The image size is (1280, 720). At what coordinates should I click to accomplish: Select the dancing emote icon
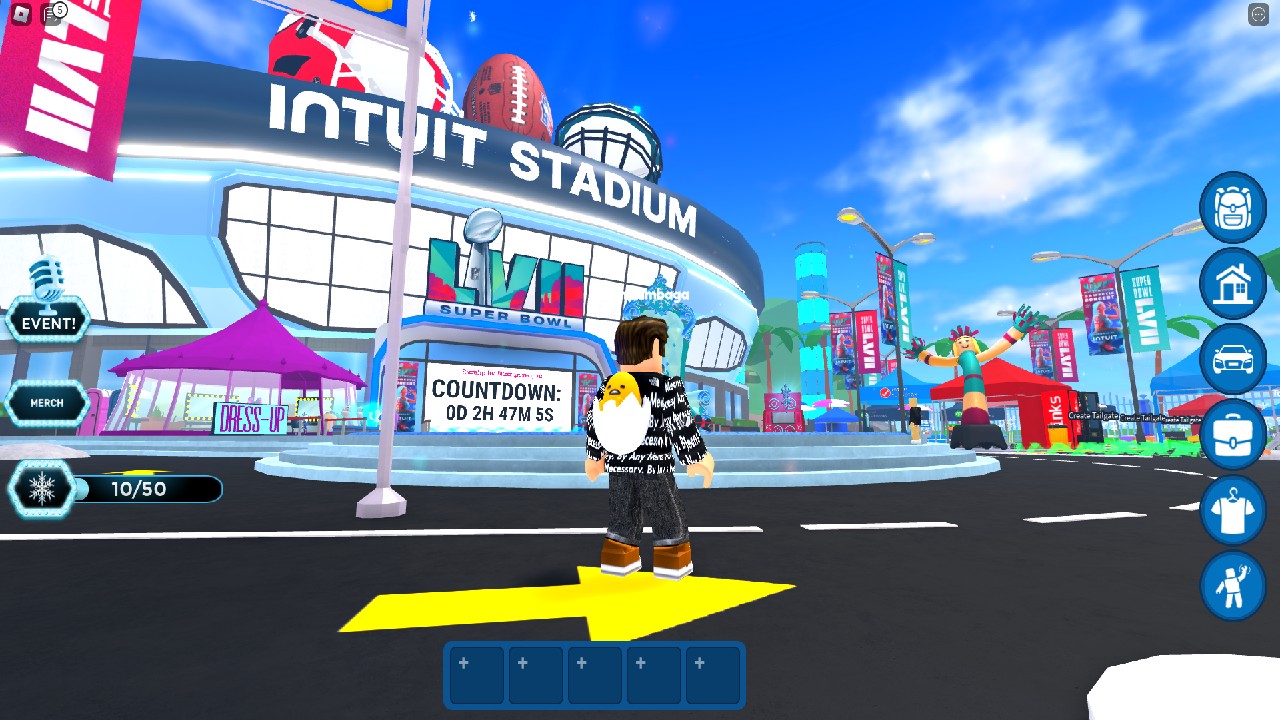point(1232,587)
